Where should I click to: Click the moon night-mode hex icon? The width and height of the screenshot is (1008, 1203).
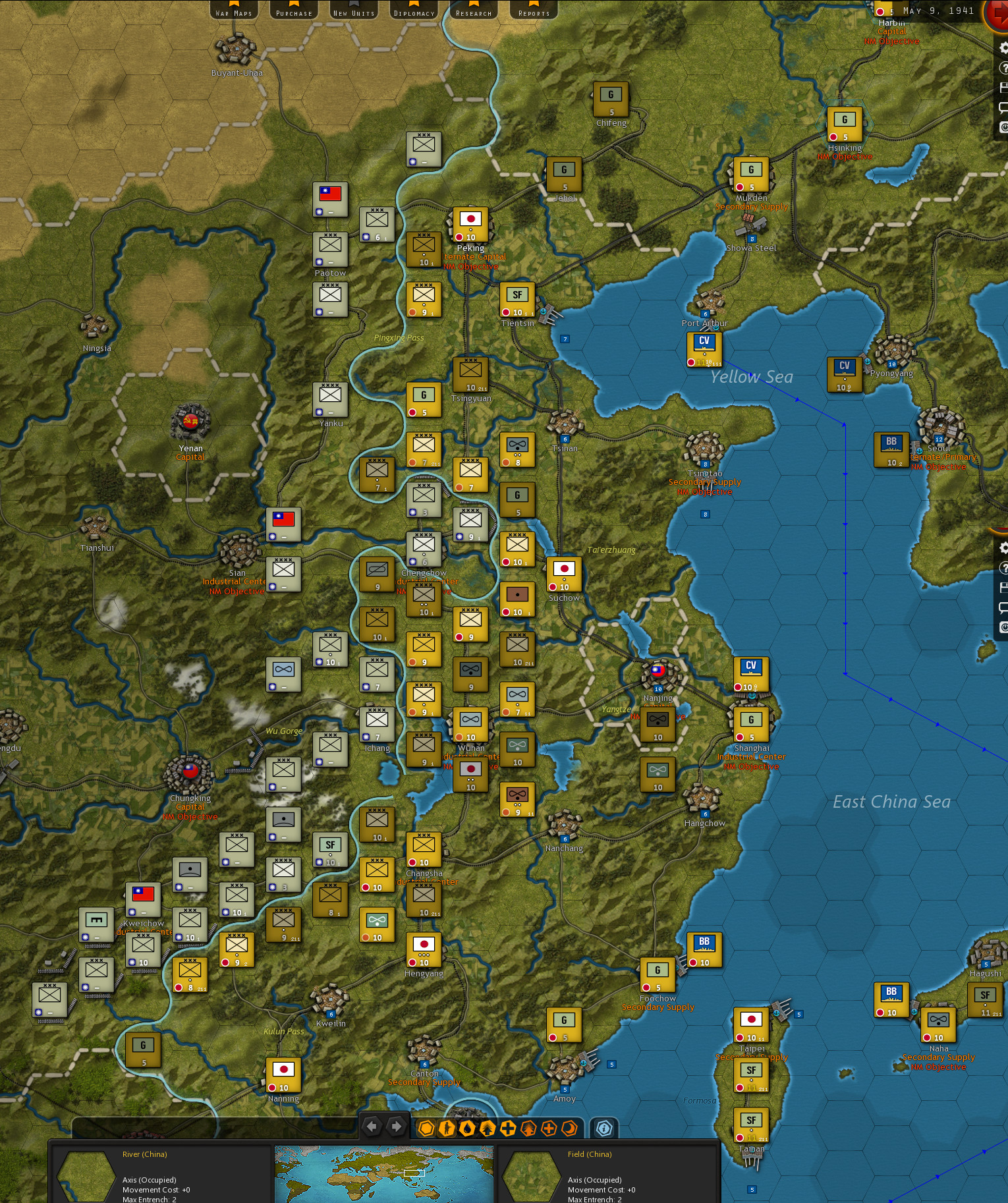click(569, 1127)
